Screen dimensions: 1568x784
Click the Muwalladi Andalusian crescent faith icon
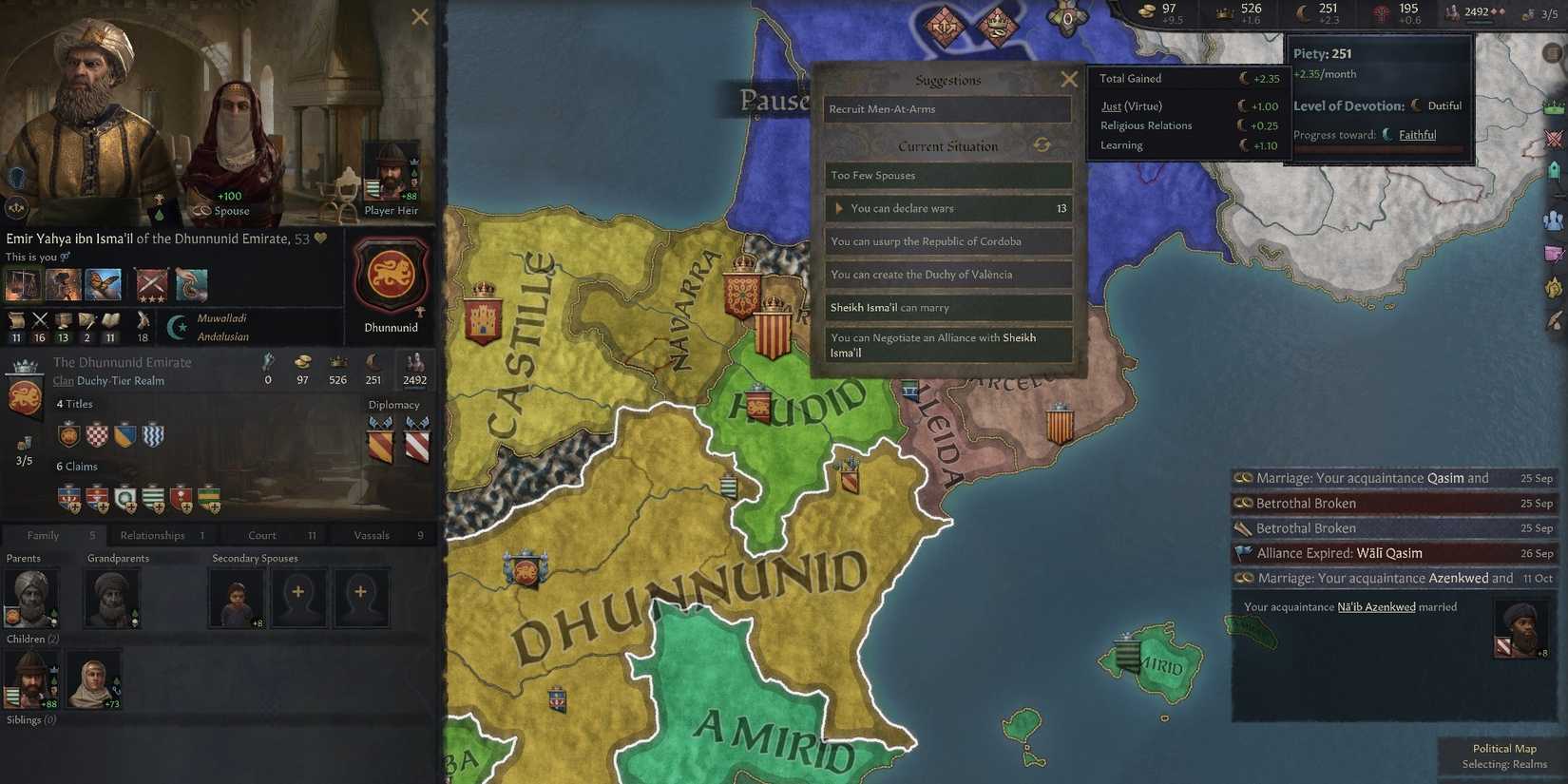click(177, 327)
